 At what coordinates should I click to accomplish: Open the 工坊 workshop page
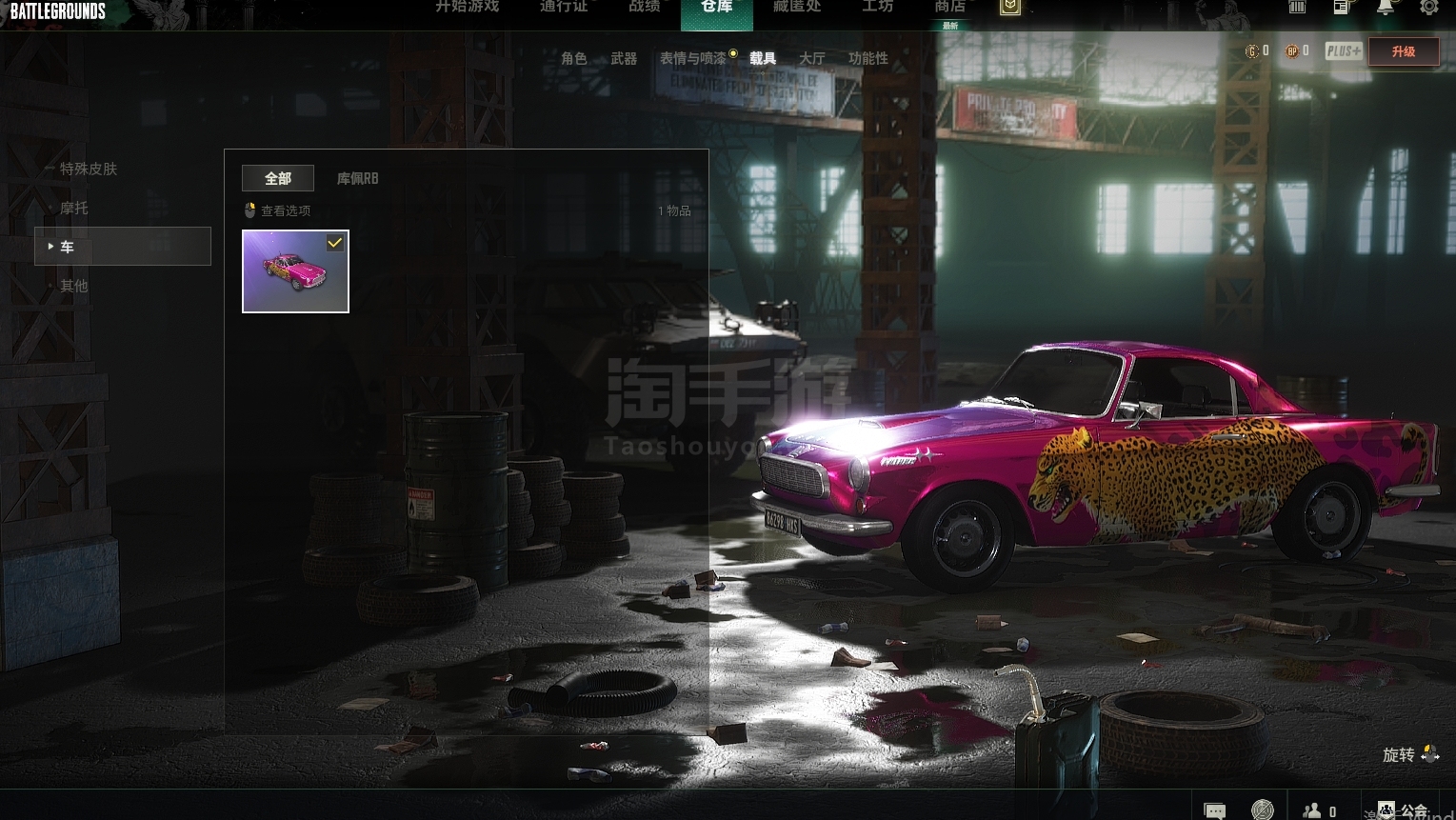(x=877, y=8)
